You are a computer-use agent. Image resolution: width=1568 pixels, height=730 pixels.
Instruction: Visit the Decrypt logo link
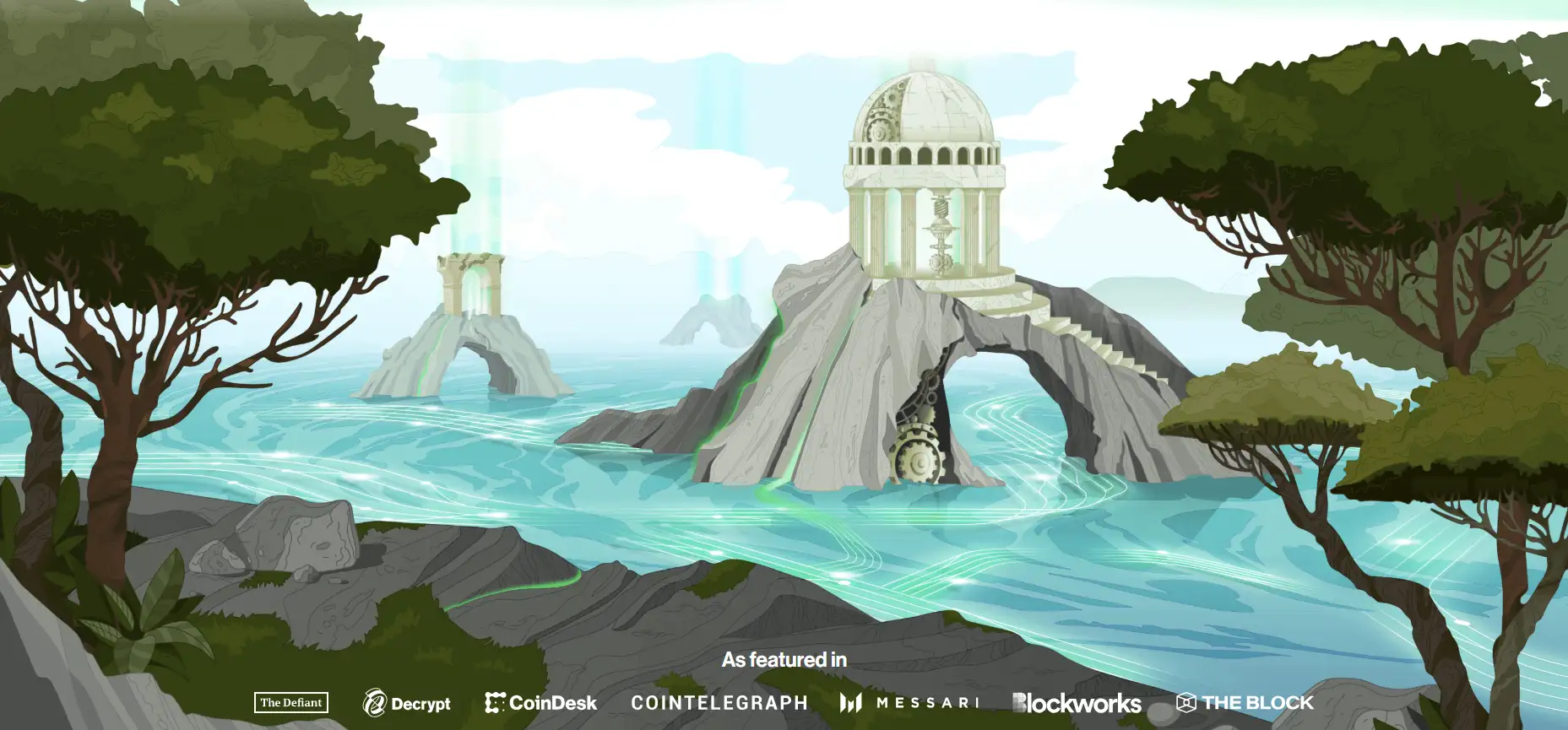406,703
